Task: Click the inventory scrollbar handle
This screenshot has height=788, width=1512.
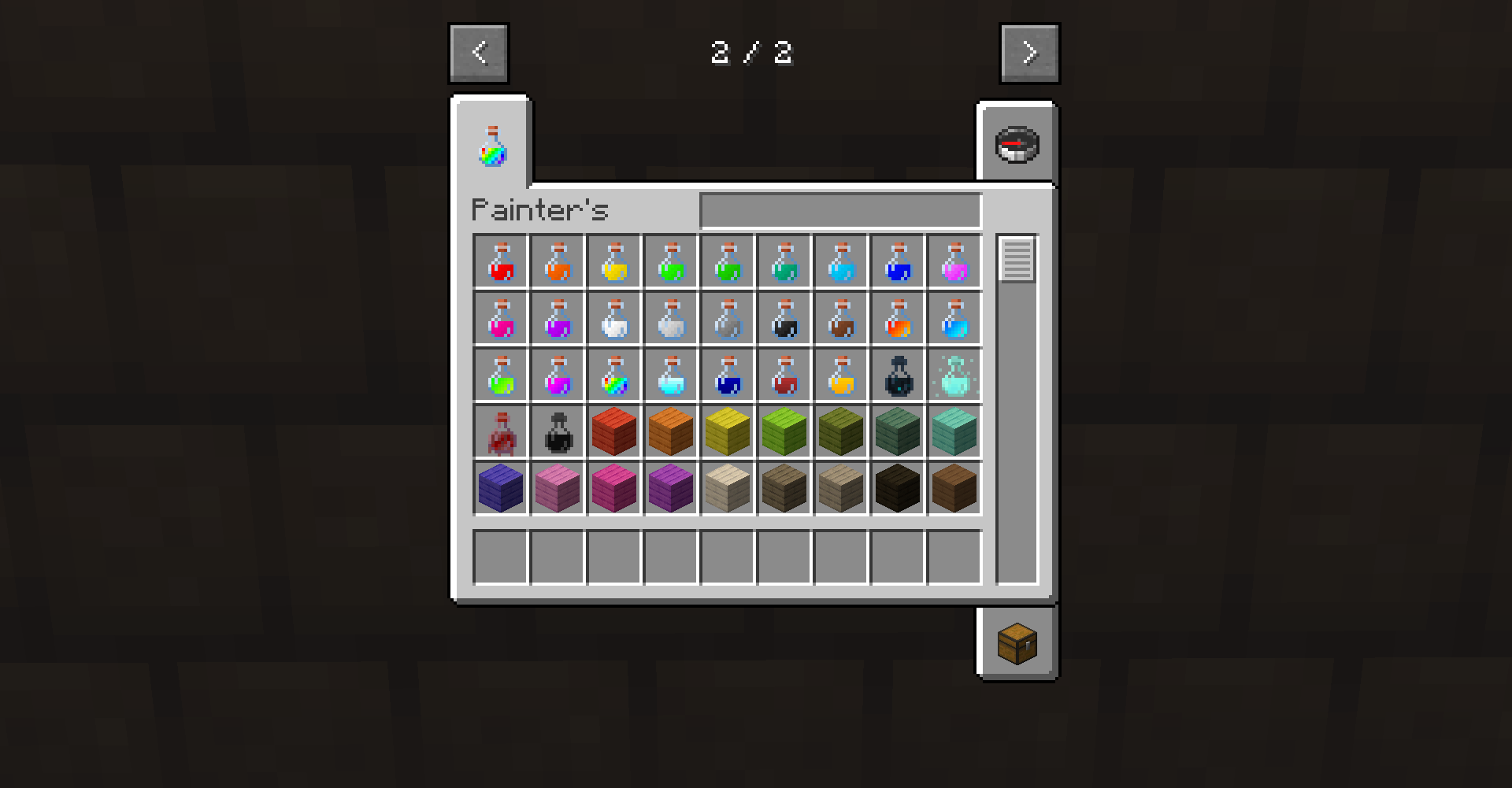Action: [1017, 260]
